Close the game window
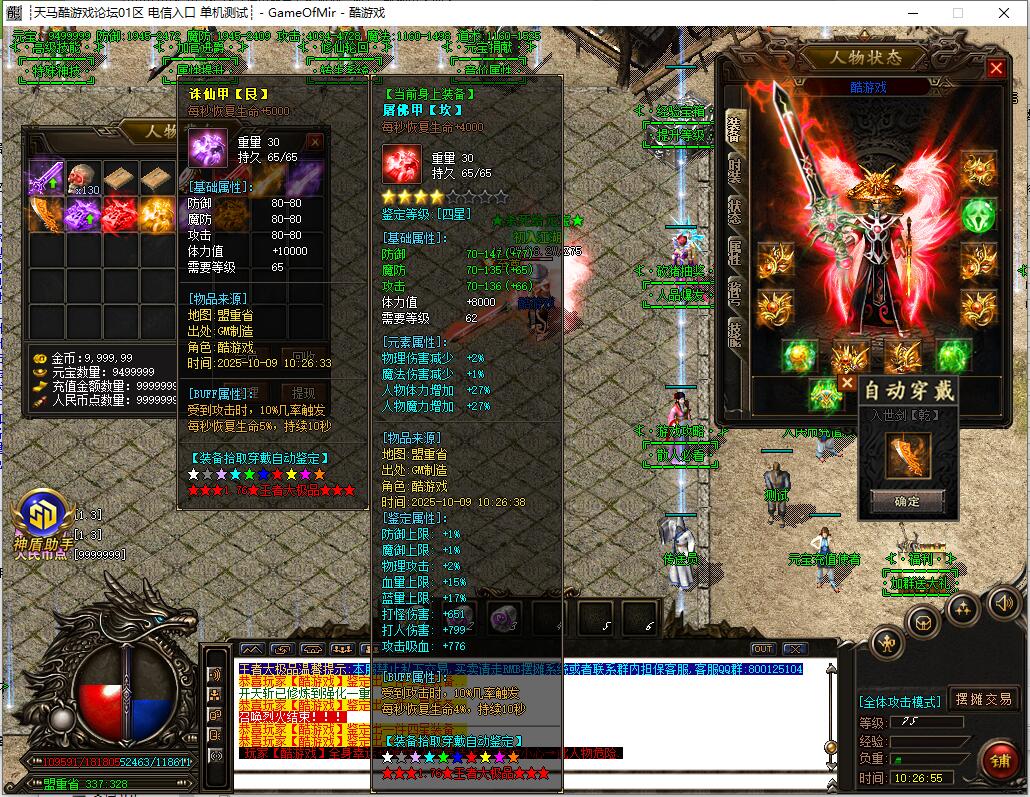The width and height of the screenshot is (1030, 797). click(x=1003, y=13)
